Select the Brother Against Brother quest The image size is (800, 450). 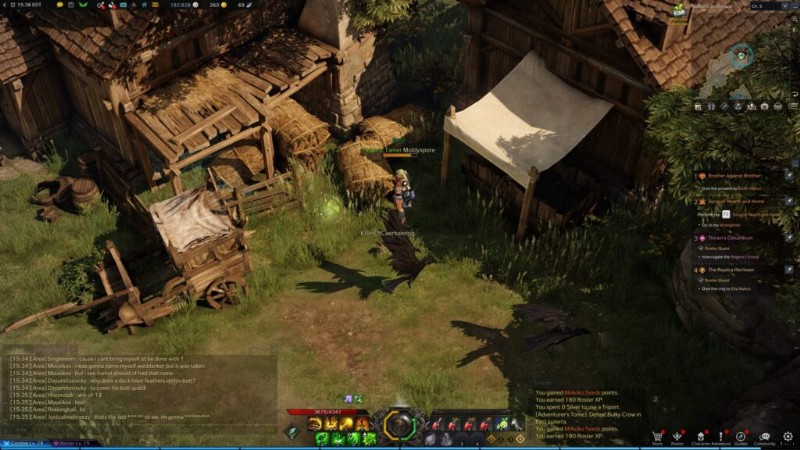pos(735,176)
